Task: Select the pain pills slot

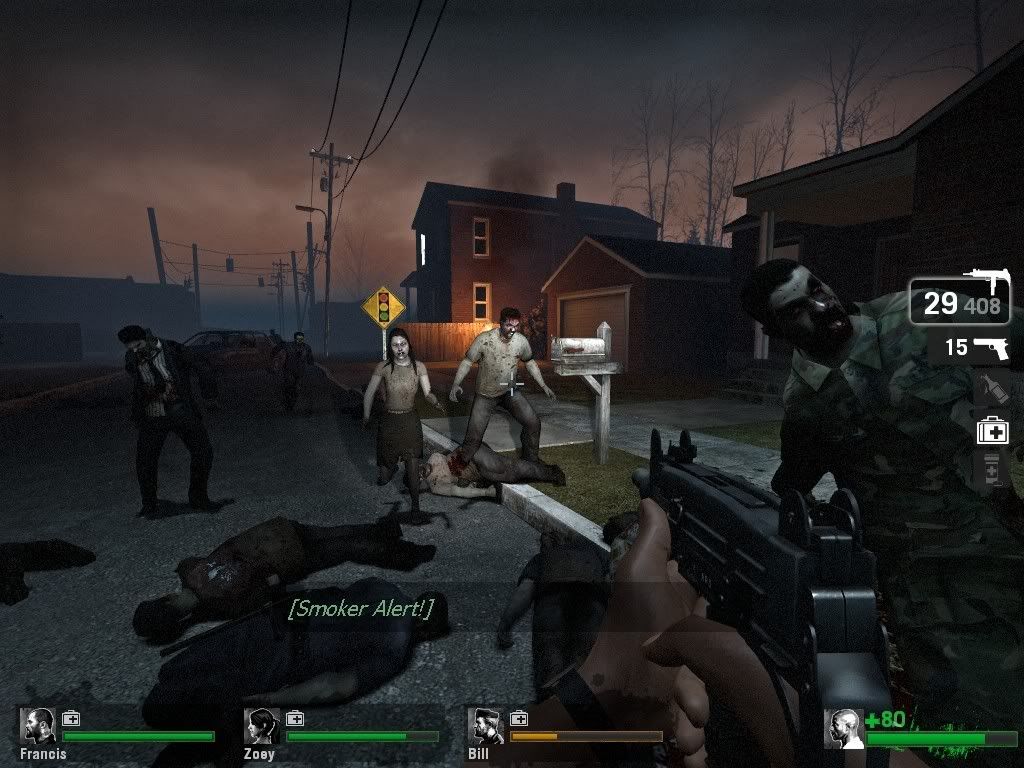Action: pos(992,470)
